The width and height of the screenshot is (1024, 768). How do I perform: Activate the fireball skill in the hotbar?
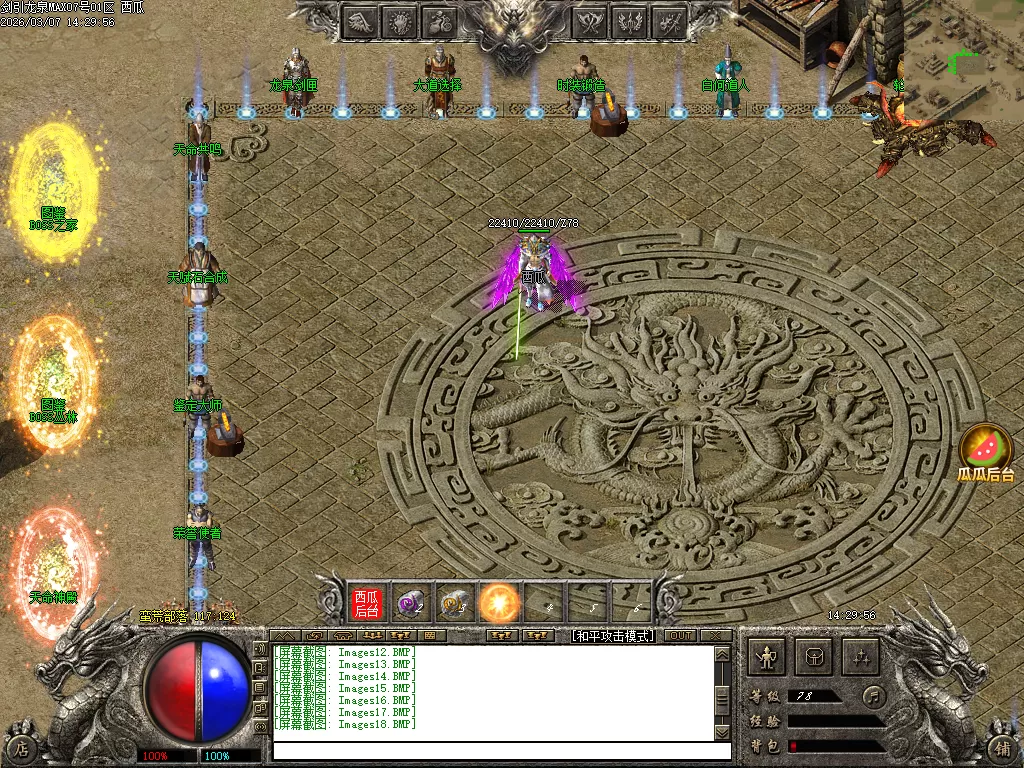(499, 603)
